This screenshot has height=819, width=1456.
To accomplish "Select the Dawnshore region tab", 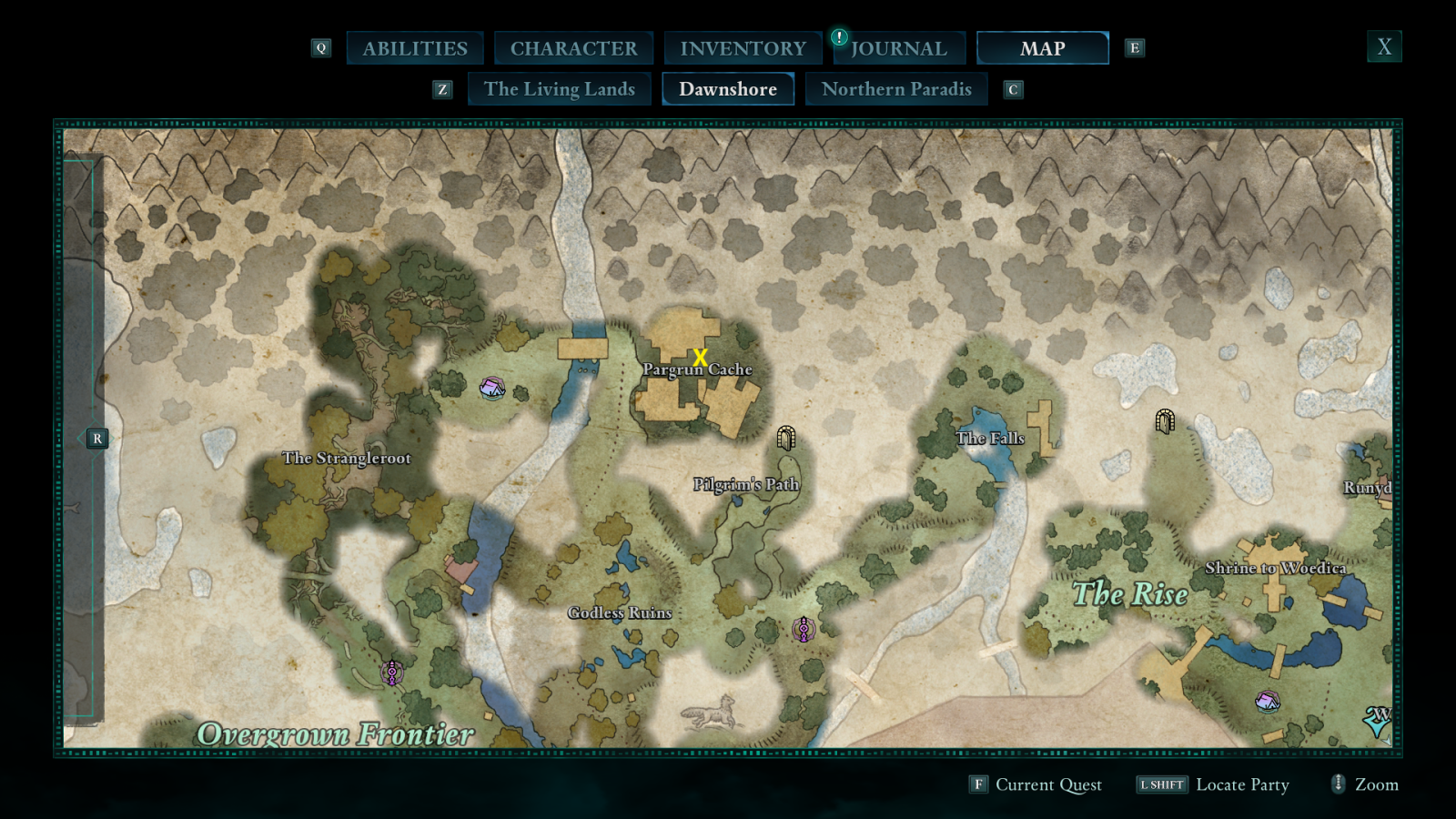I will (x=728, y=89).
